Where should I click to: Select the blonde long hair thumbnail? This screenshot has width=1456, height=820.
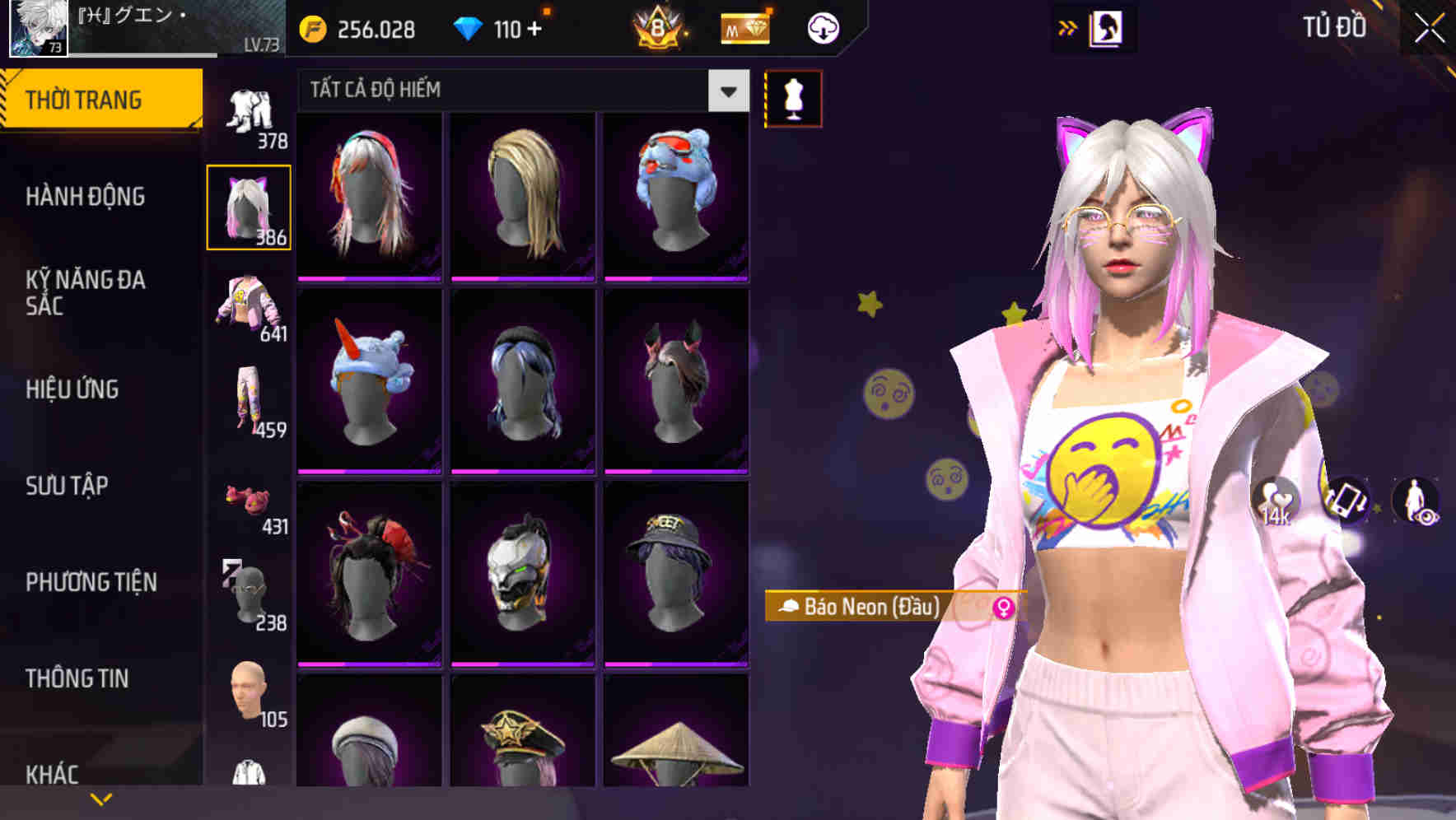[x=523, y=196]
